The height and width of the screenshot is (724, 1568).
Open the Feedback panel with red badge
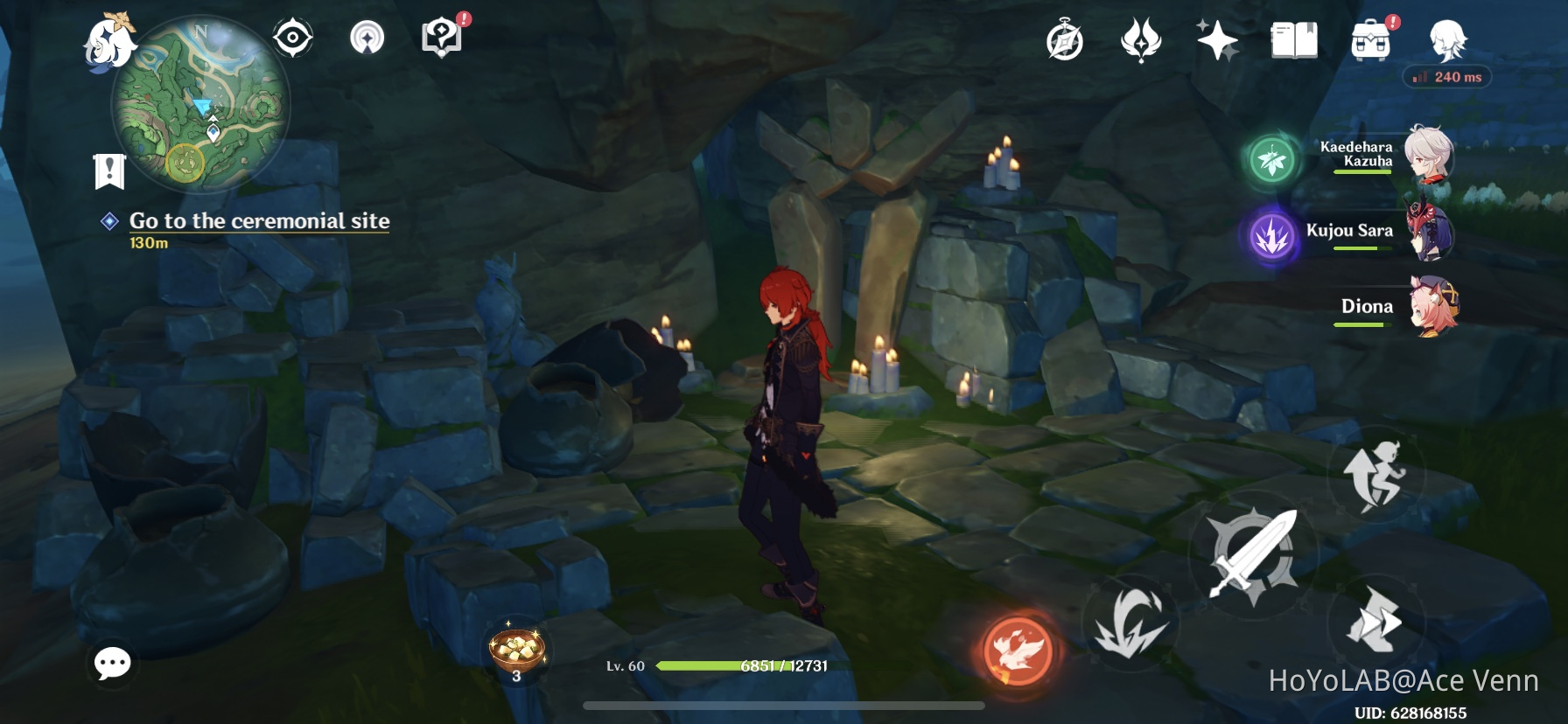(443, 38)
